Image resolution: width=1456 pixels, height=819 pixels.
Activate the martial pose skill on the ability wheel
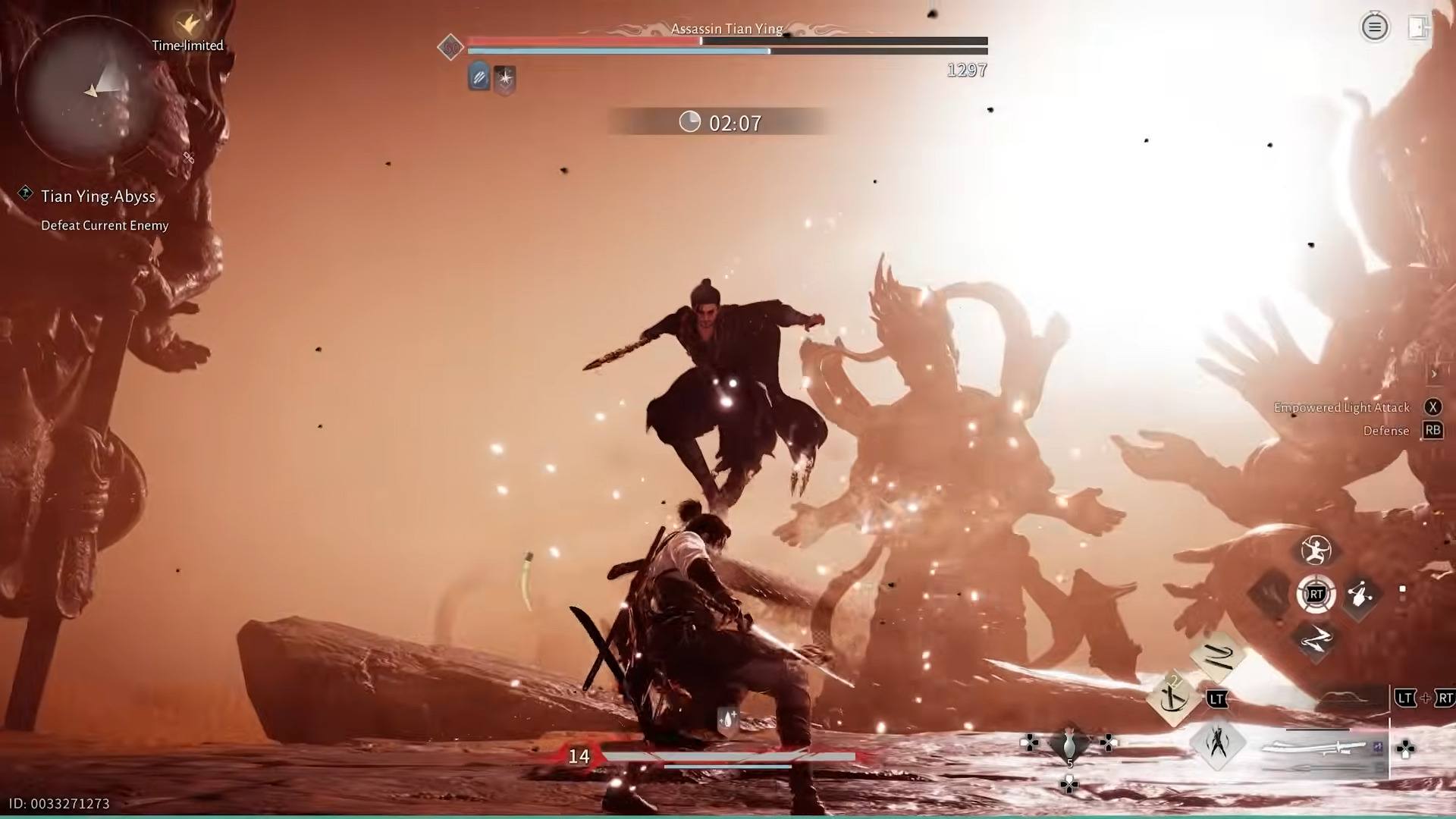(x=1315, y=551)
